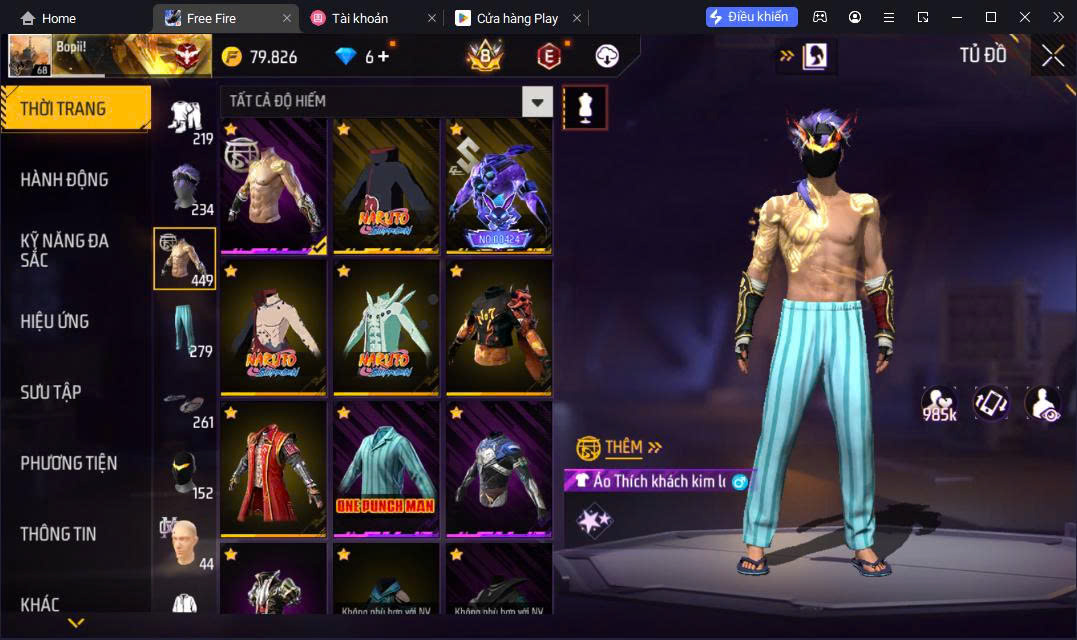
Task: Switch to PHƯƠNG TIỆN tab
Action: pos(69,463)
